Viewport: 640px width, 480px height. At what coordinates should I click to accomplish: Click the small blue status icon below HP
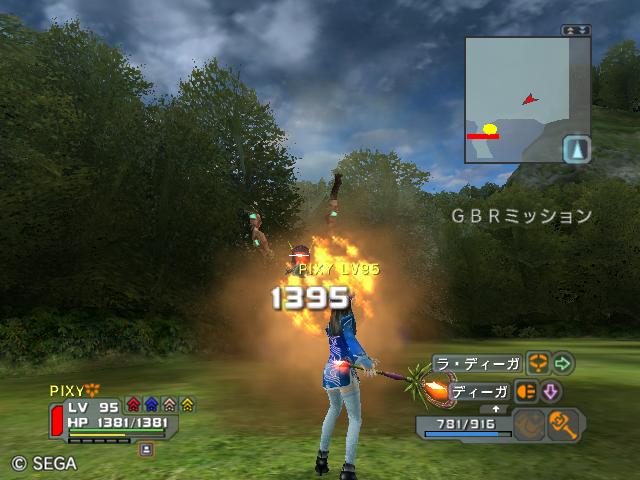click(x=147, y=449)
